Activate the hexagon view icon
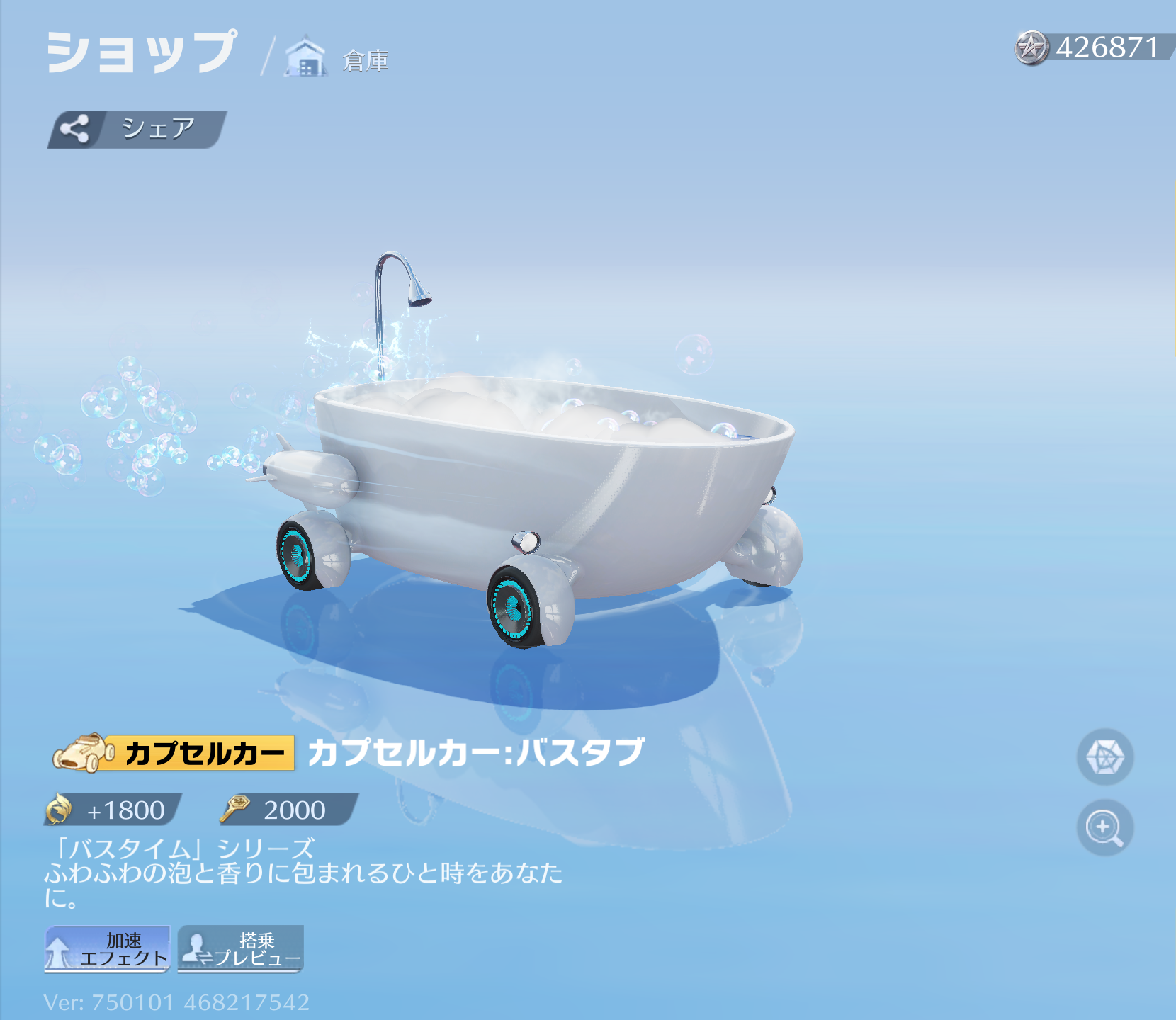The image size is (1176, 1020). pos(1104,756)
